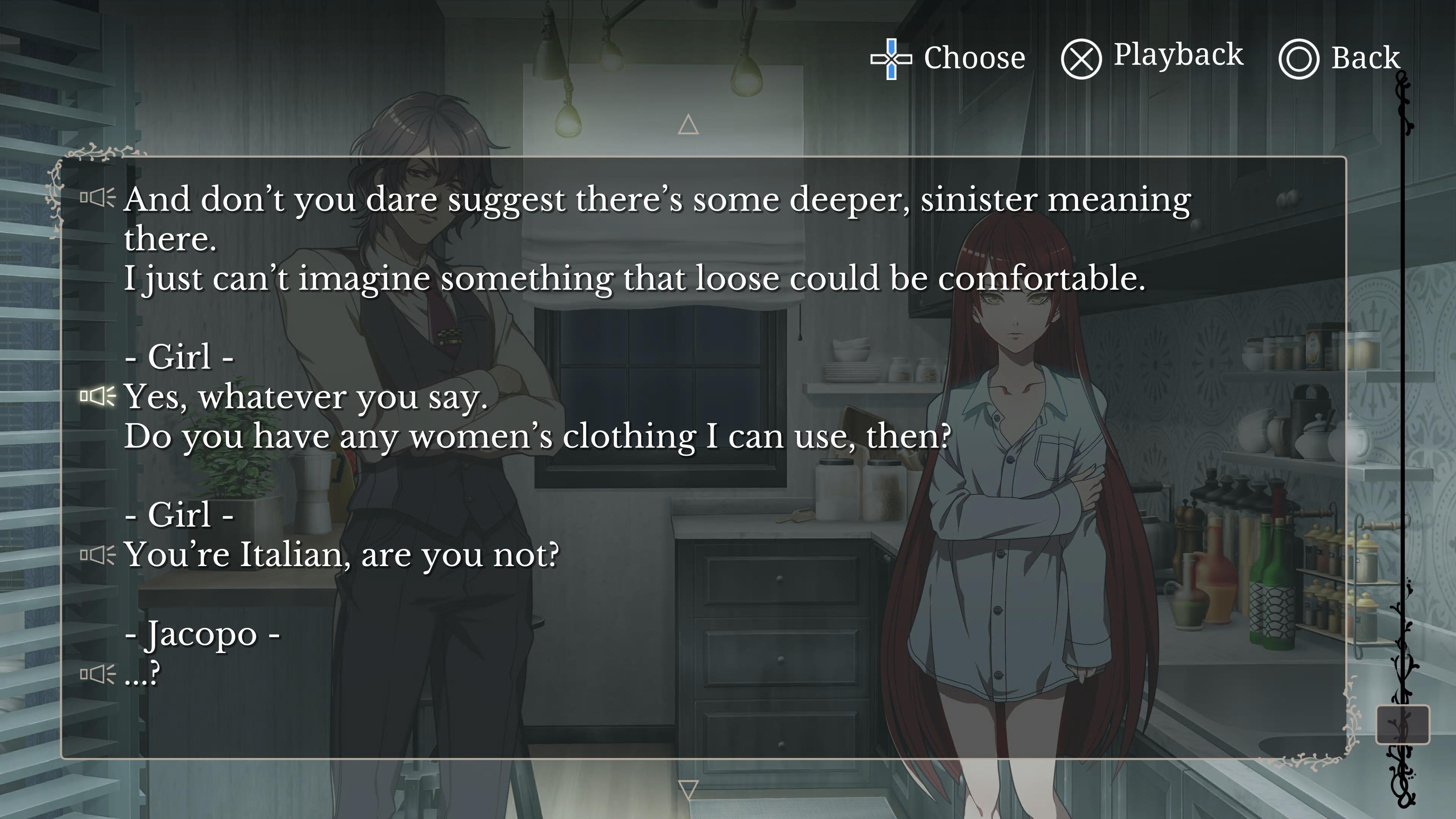Play voice for "You're Italian" line
Screen dimensions: 1456x819
(97, 555)
